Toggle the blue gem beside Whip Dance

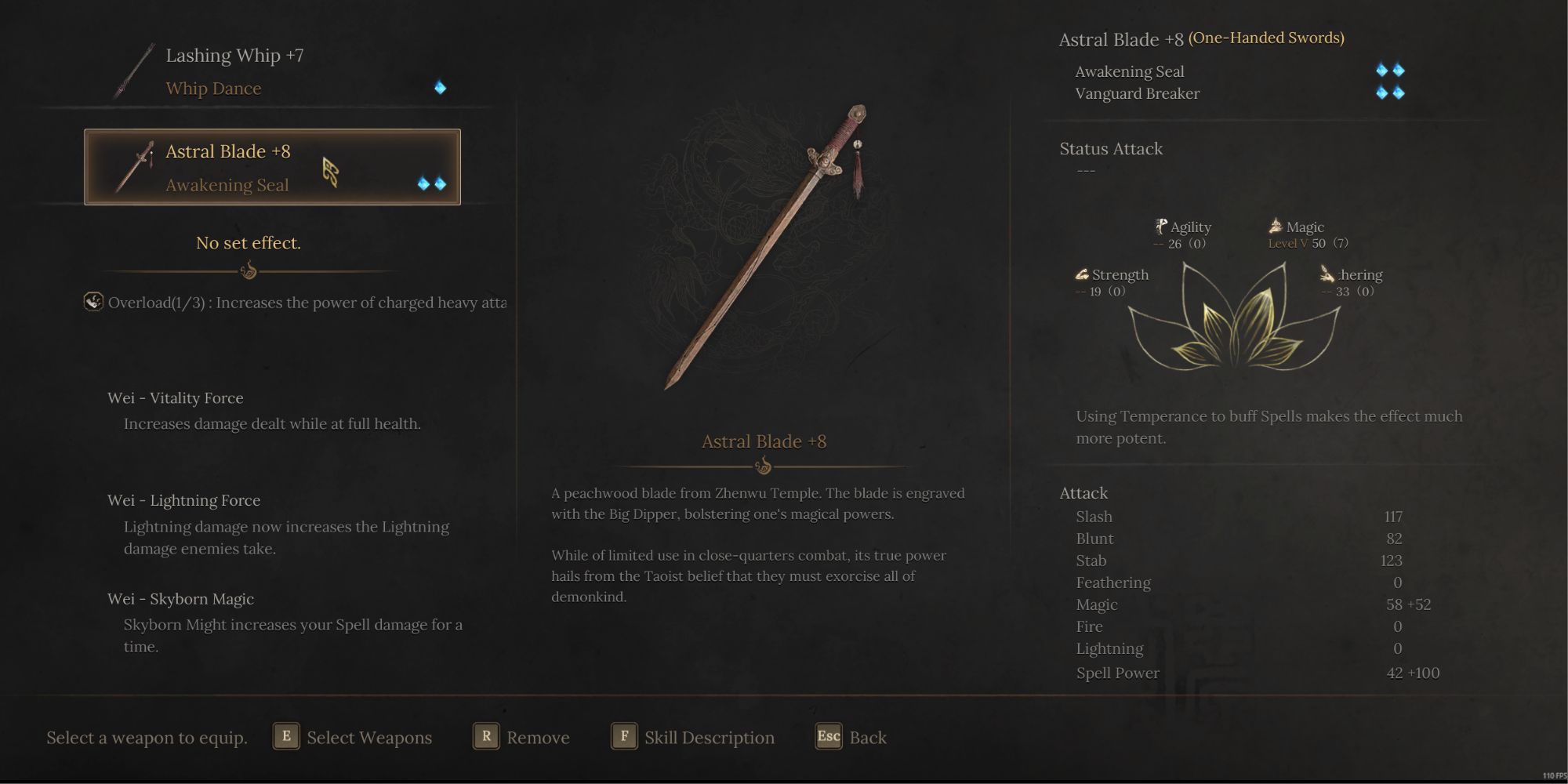coord(441,87)
